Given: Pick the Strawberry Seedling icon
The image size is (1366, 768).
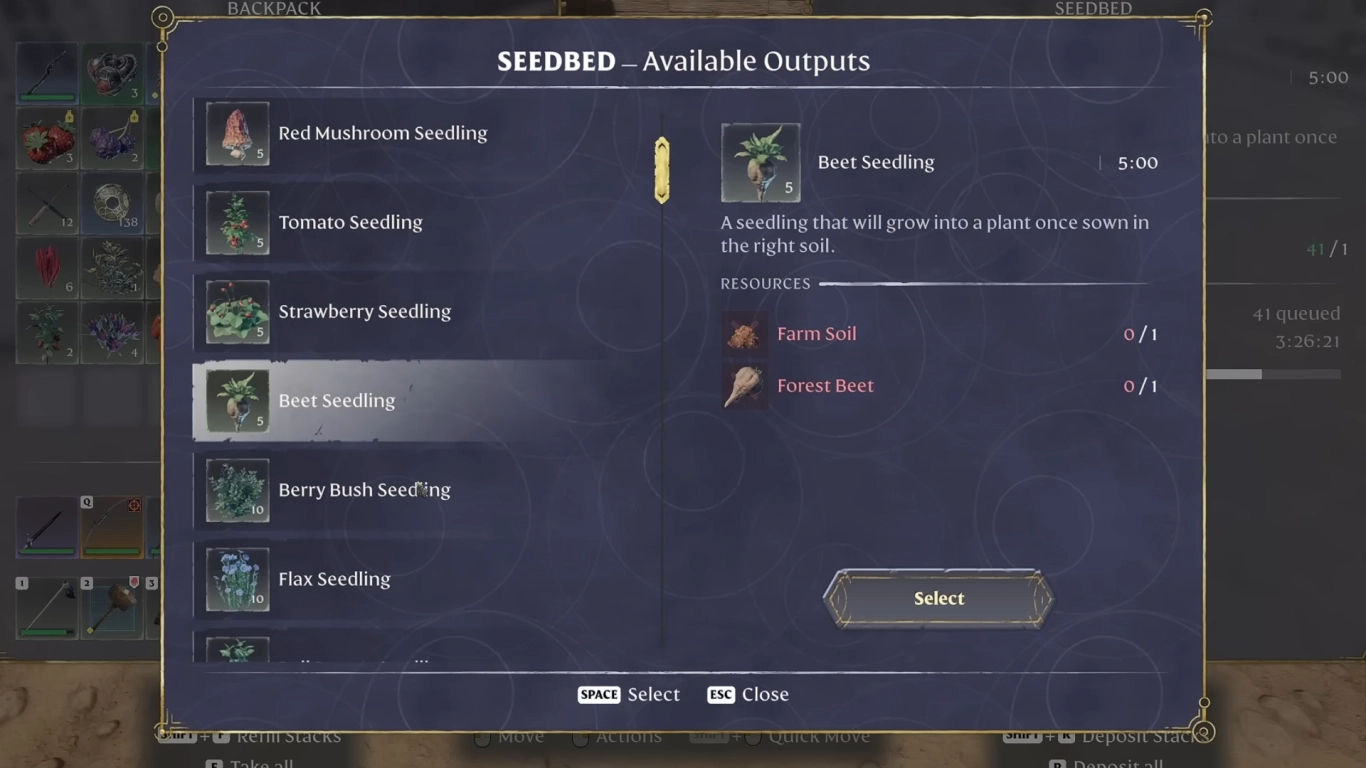Looking at the screenshot, I should [237, 311].
